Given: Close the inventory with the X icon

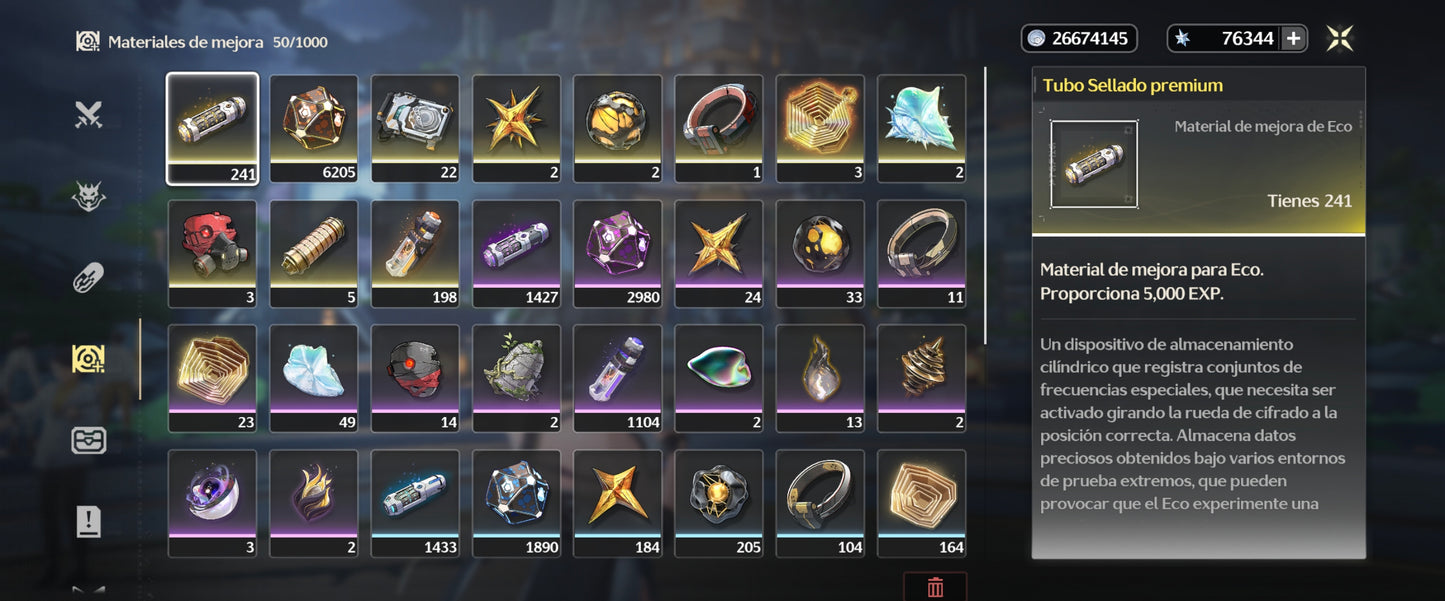Looking at the screenshot, I should point(1340,39).
